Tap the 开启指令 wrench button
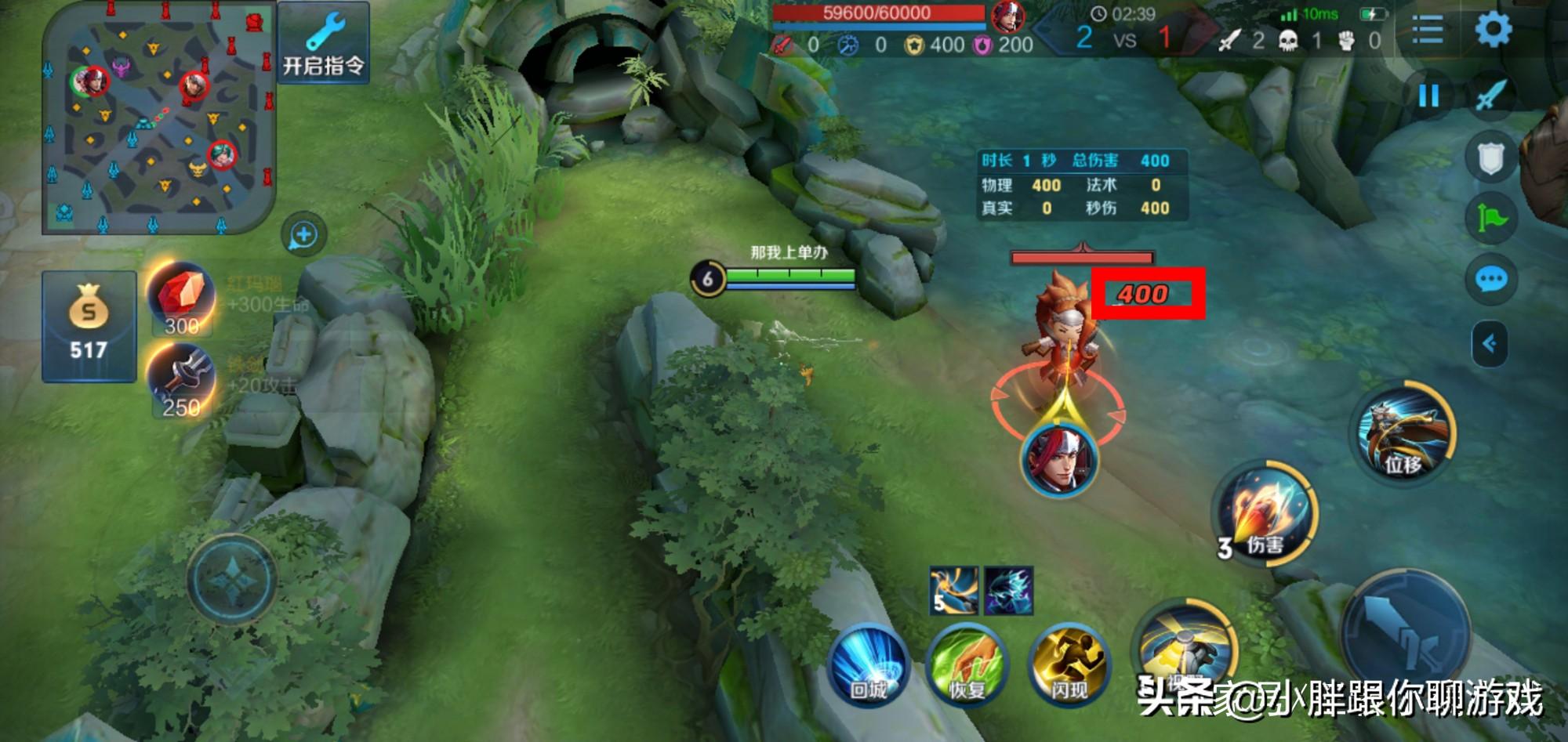Viewport: 1568px width, 742px height. click(x=323, y=43)
